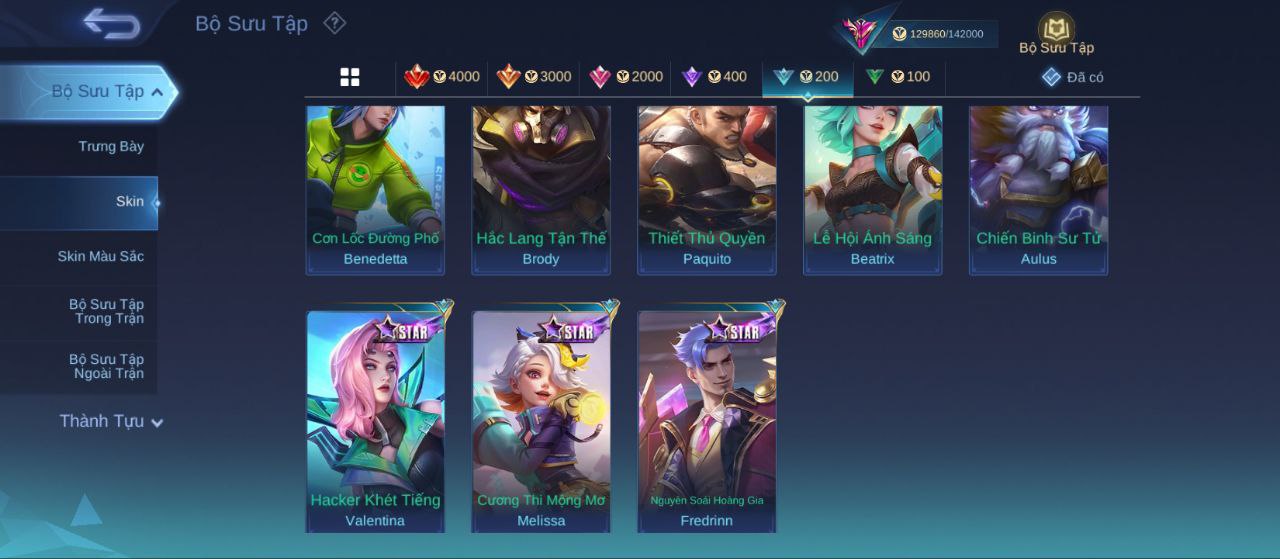Open the Bộ Sưu Tập book icon
Screen dimensions: 1280x559
coord(1056,32)
